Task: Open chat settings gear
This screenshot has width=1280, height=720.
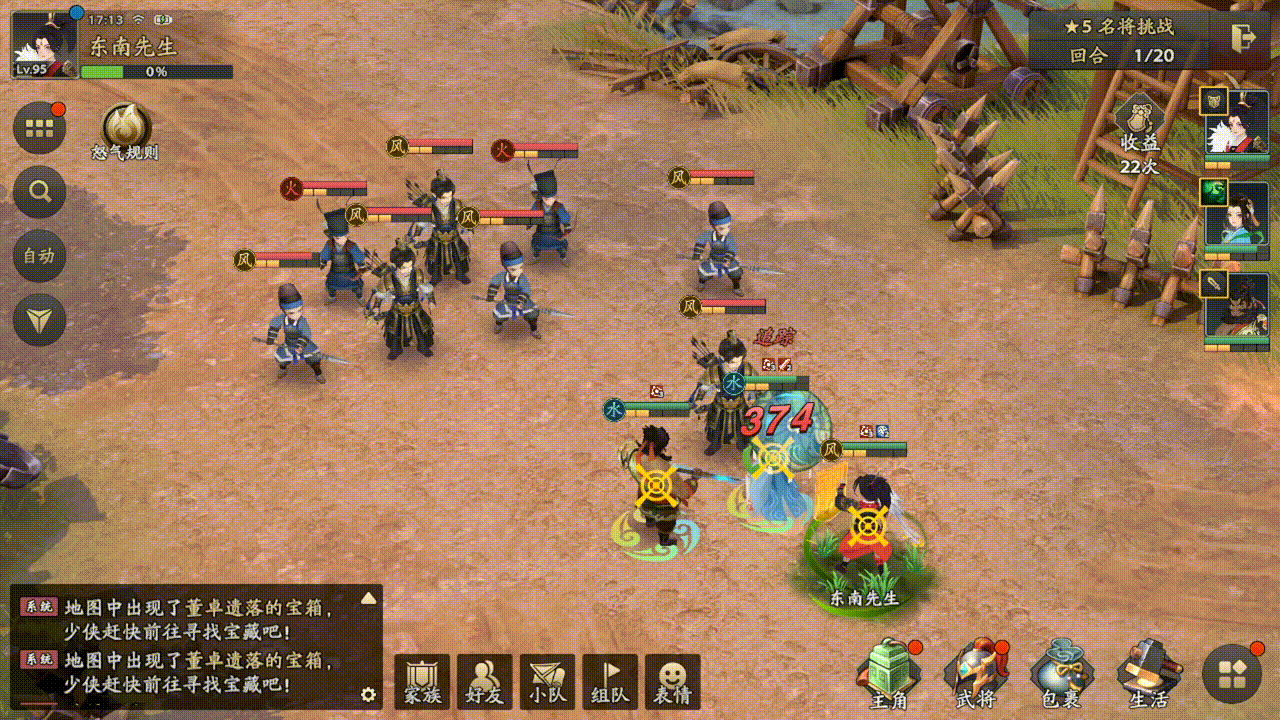Action: pyautogui.click(x=368, y=694)
